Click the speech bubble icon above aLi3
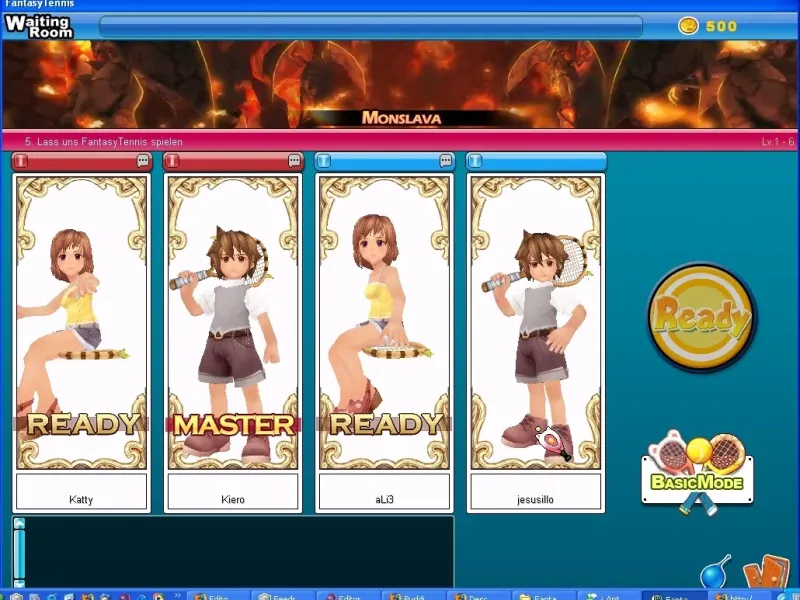The width and height of the screenshot is (800, 600). [445, 161]
